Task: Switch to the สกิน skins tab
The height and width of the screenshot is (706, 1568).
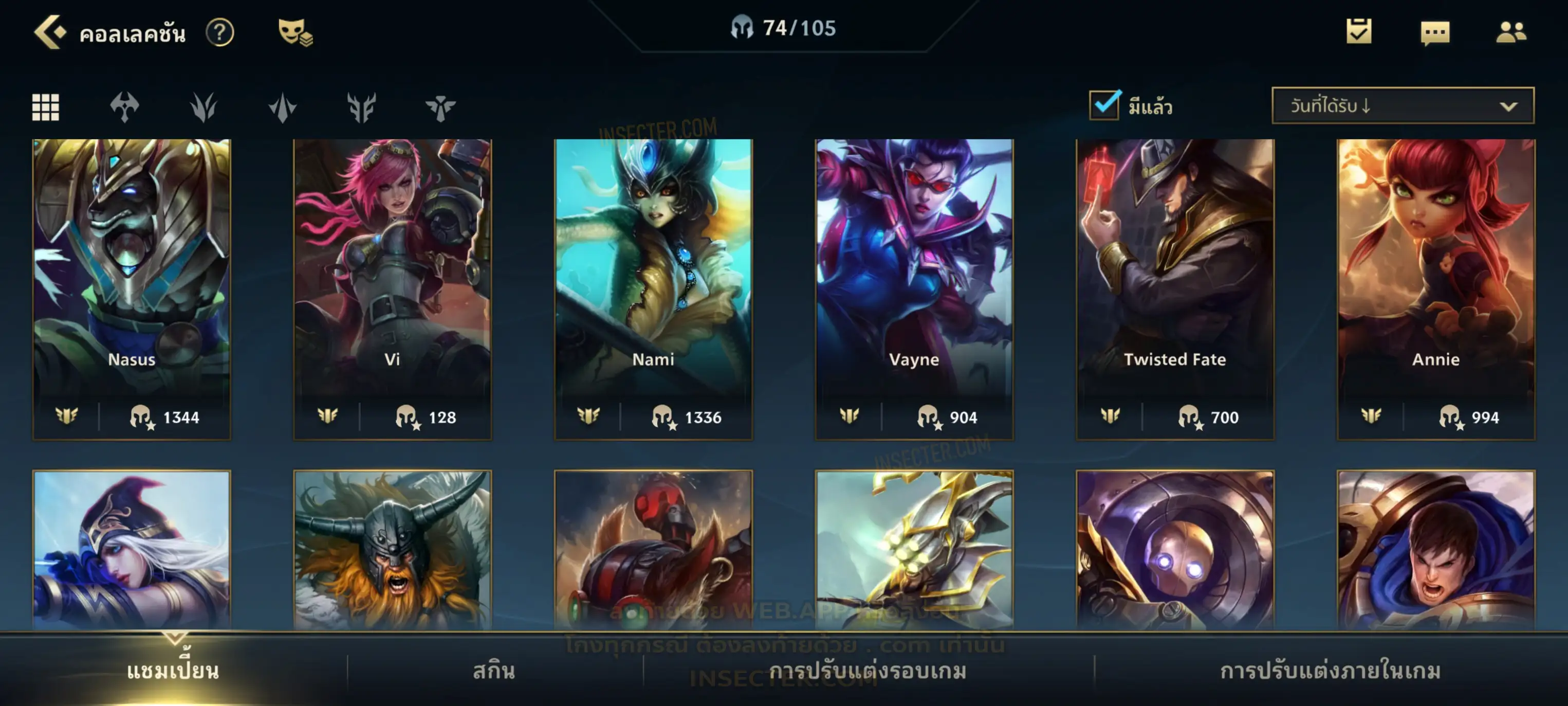Action: (494, 671)
